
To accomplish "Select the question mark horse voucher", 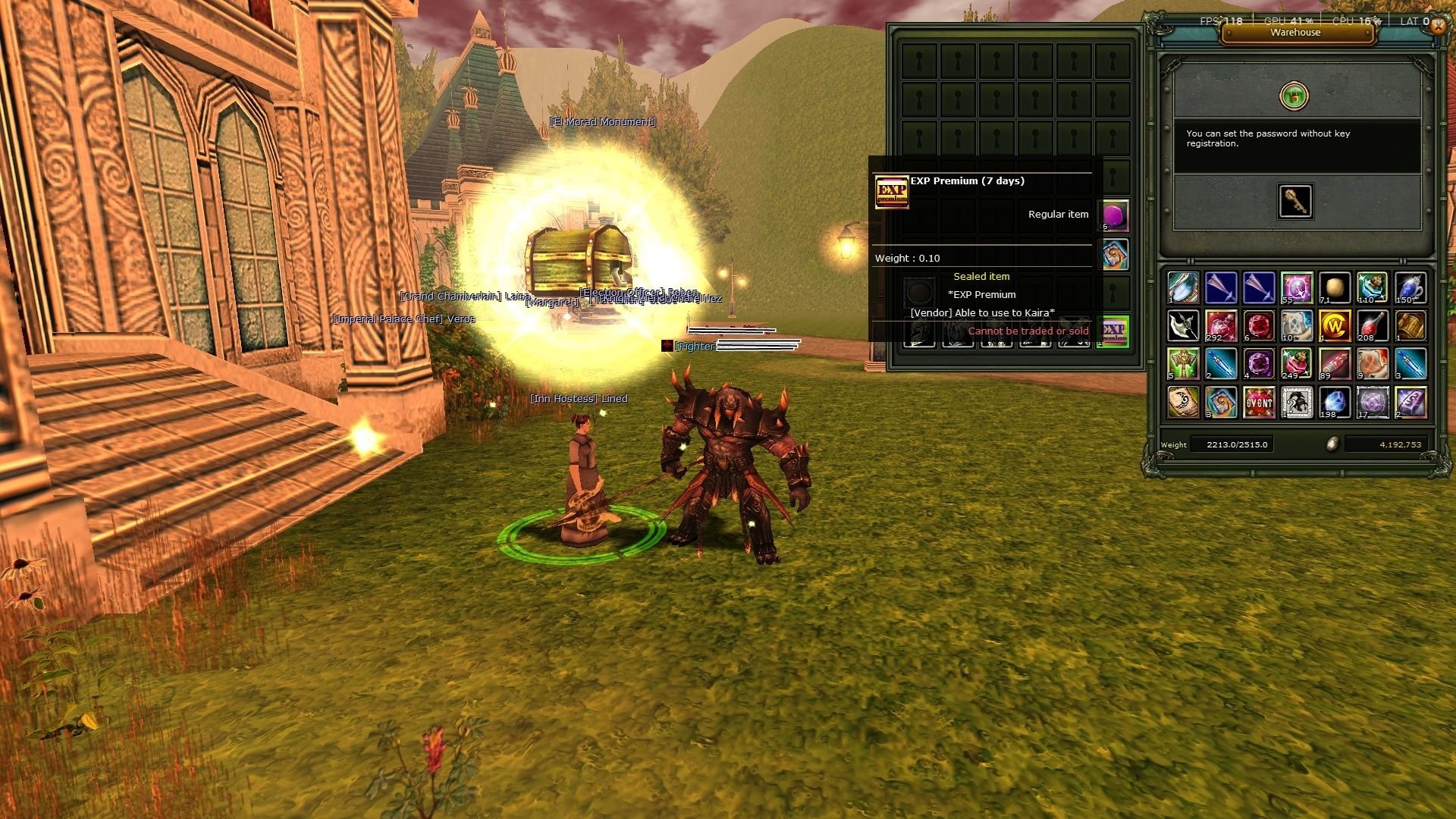I will [1297, 403].
